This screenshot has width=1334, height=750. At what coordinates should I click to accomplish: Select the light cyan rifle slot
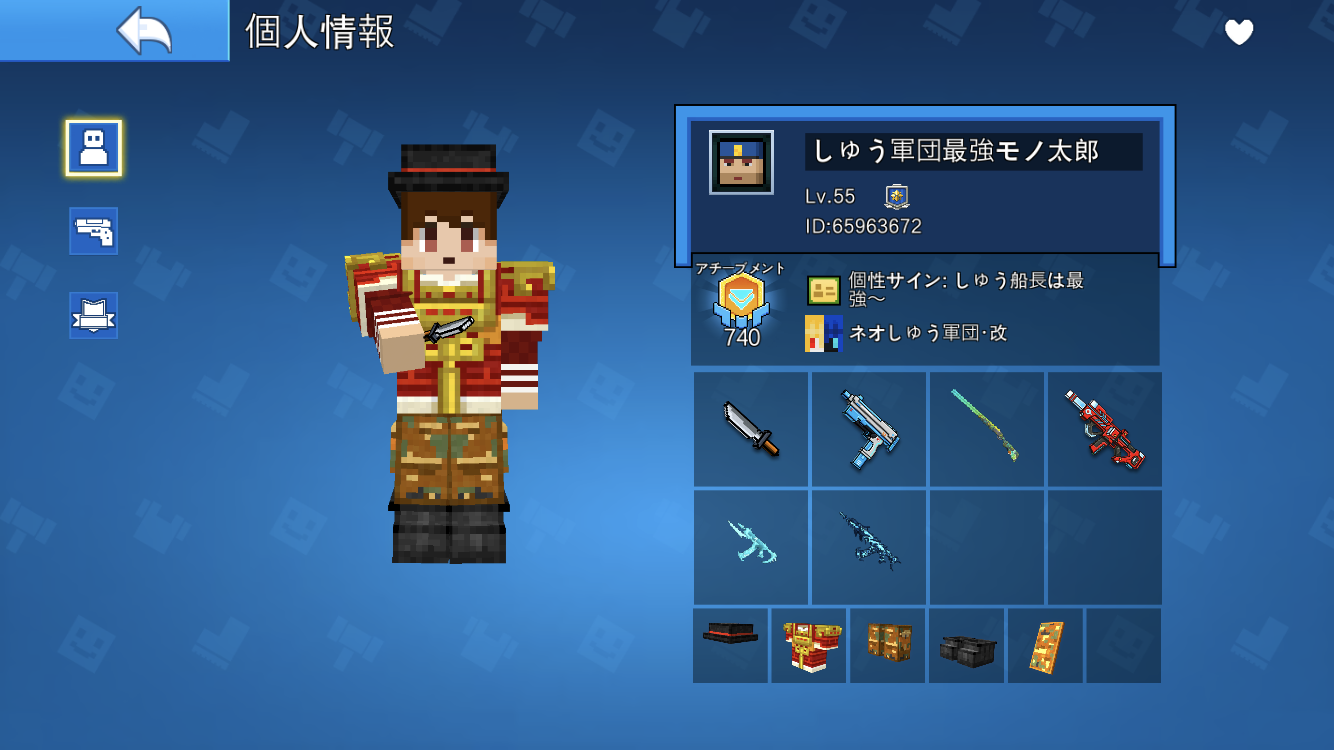pyautogui.click(x=751, y=546)
